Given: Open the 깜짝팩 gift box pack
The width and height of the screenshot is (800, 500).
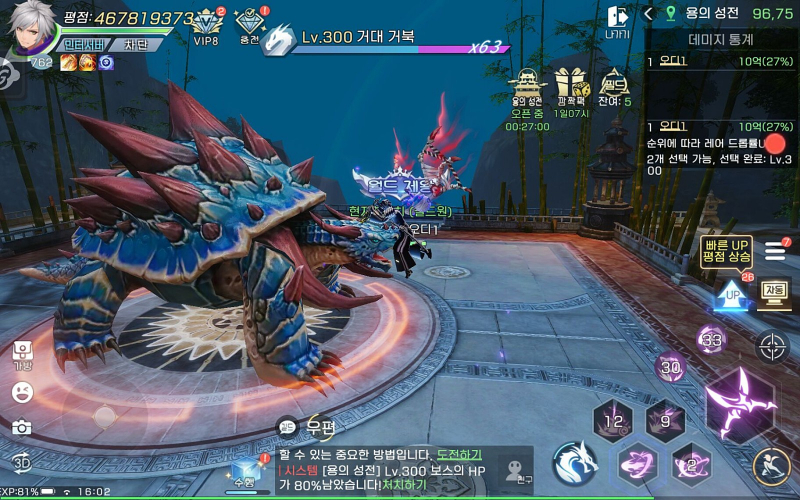Looking at the screenshot, I should [x=572, y=87].
